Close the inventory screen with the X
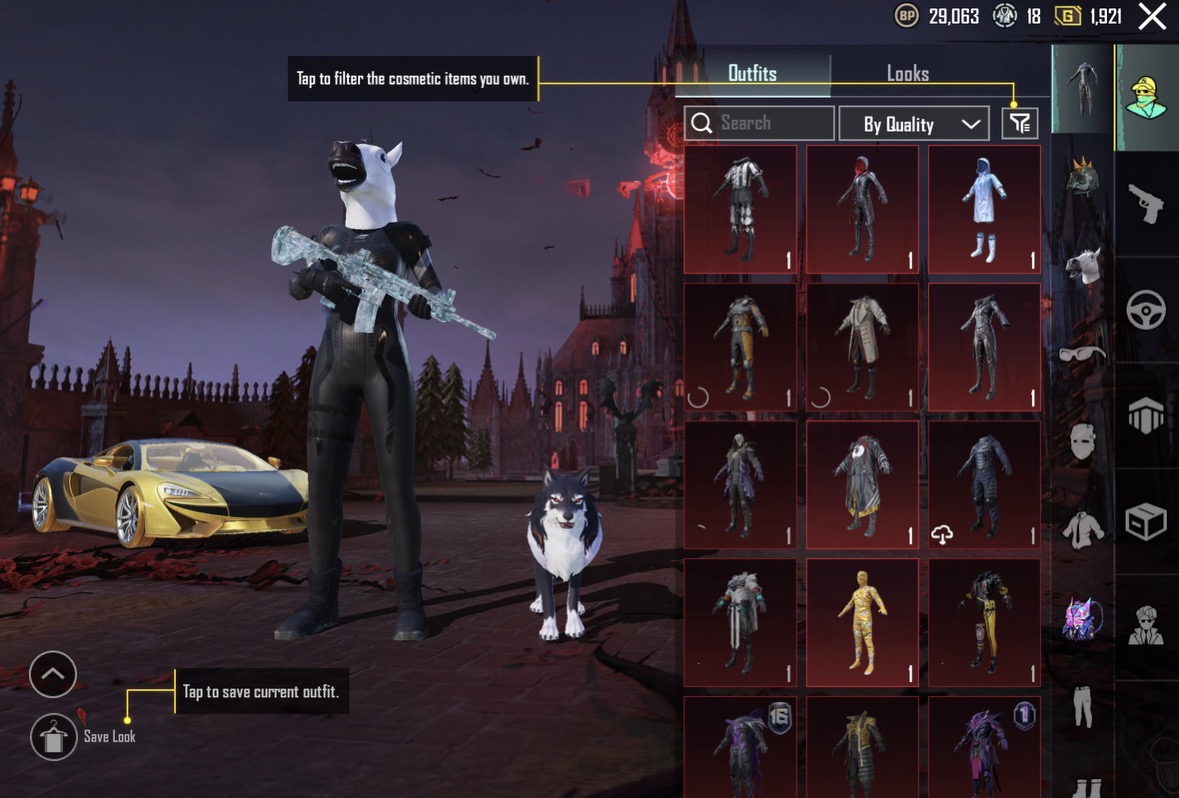The width and height of the screenshot is (1179, 798). [1152, 16]
